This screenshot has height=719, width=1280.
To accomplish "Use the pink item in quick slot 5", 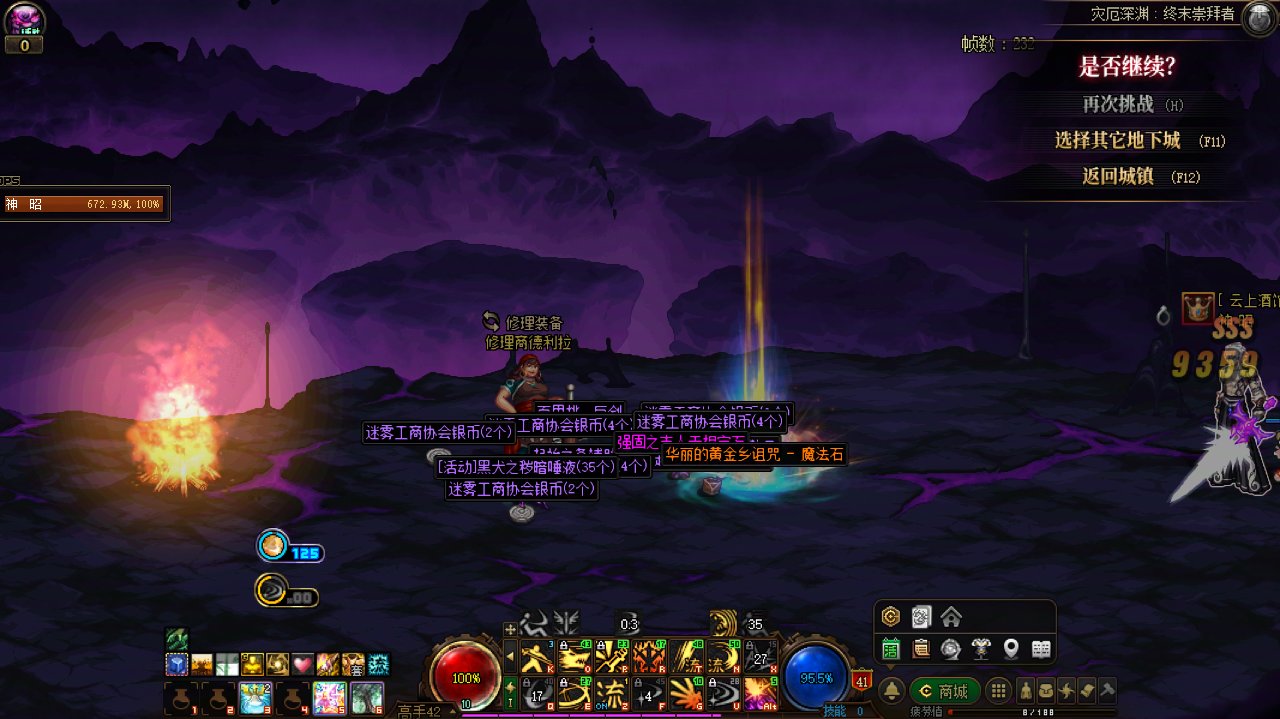I will tap(329, 697).
